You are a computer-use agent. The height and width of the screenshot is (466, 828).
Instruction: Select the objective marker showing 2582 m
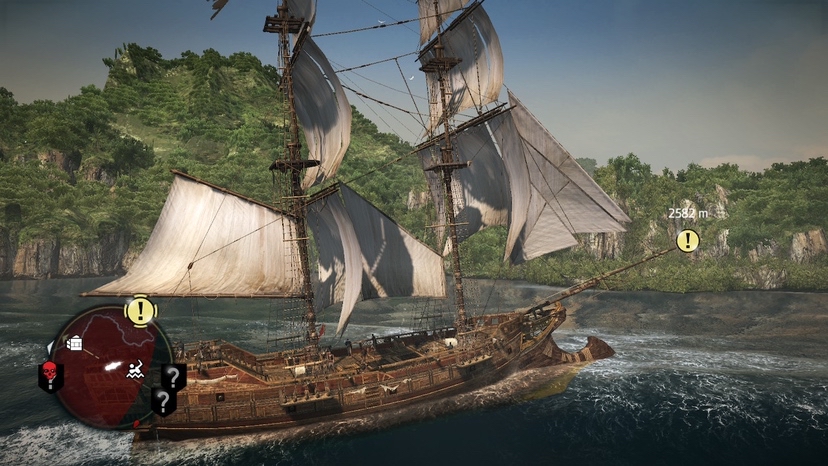coord(687,240)
